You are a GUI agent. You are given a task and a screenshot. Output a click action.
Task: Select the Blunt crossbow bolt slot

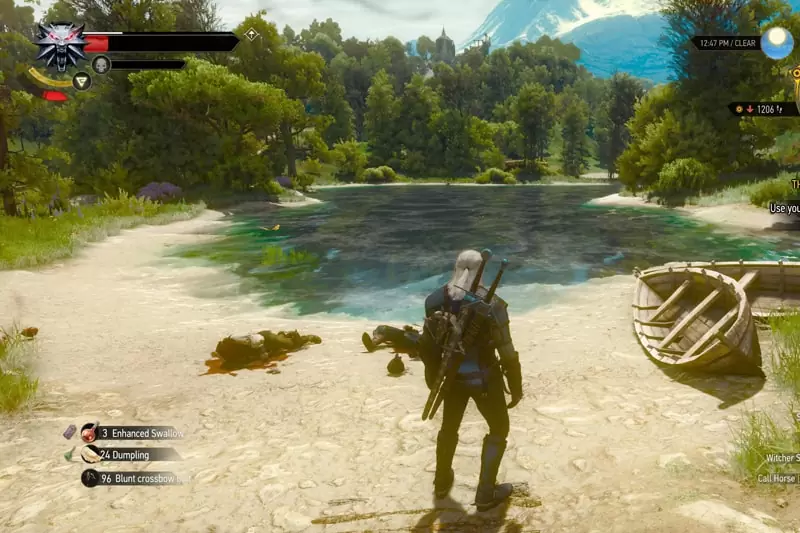(x=91, y=478)
